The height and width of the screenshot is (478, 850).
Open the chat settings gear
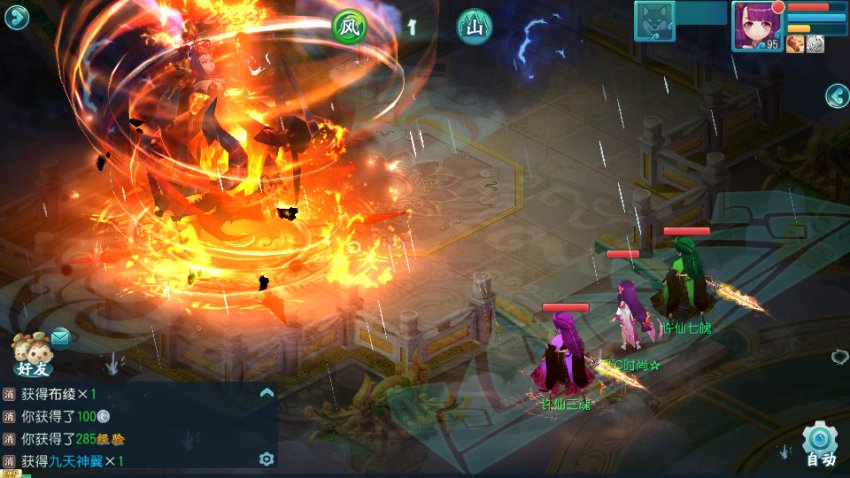click(x=266, y=459)
